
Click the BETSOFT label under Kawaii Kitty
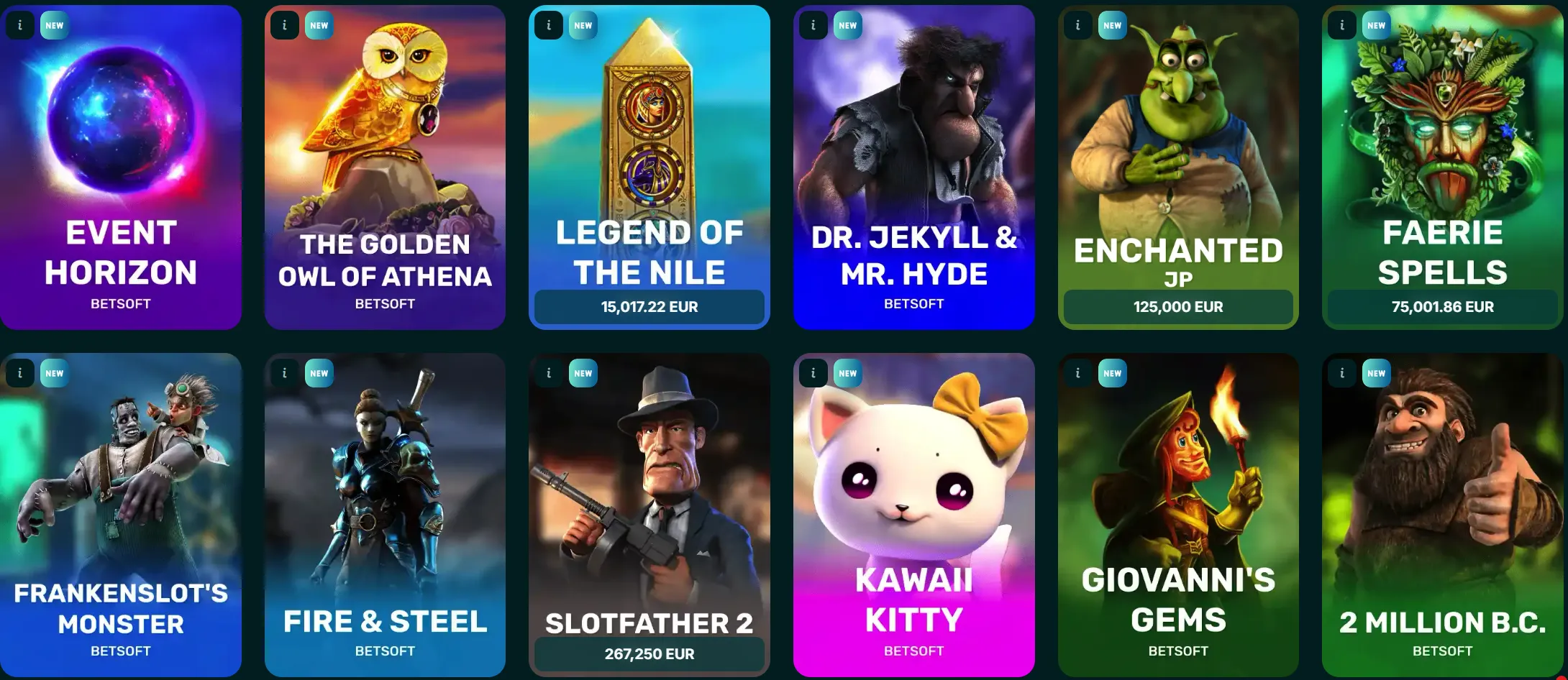(913, 651)
